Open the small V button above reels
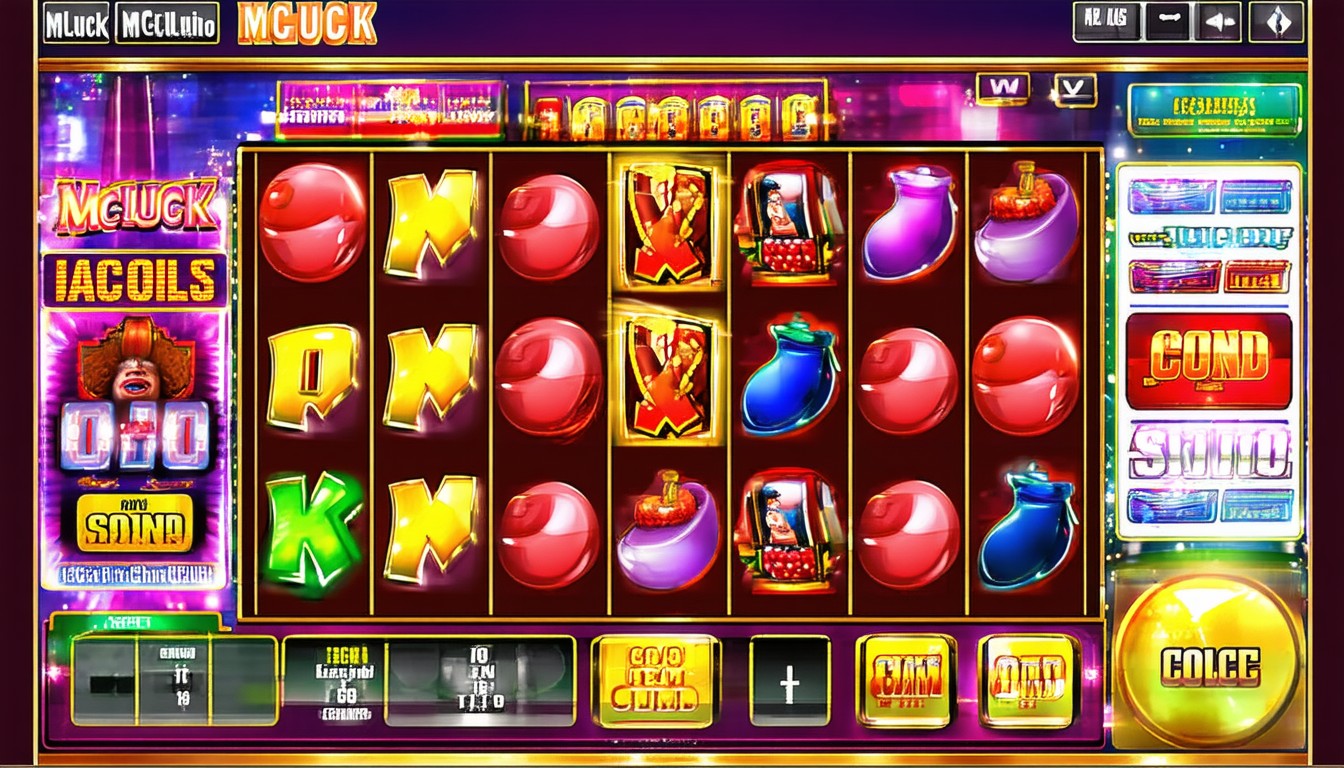 tap(1074, 90)
